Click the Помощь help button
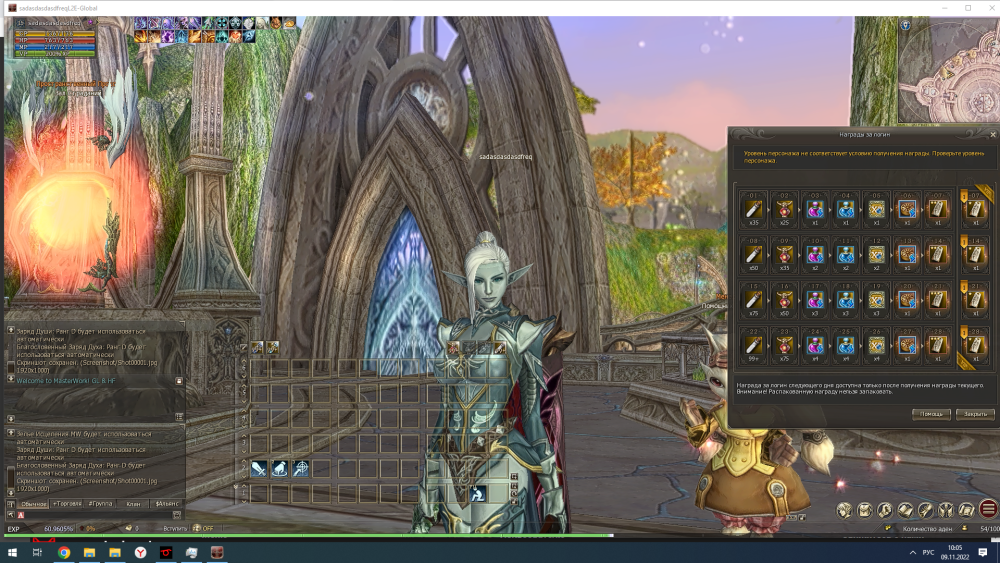Screen dimensions: 1000x563 (x=931, y=413)
